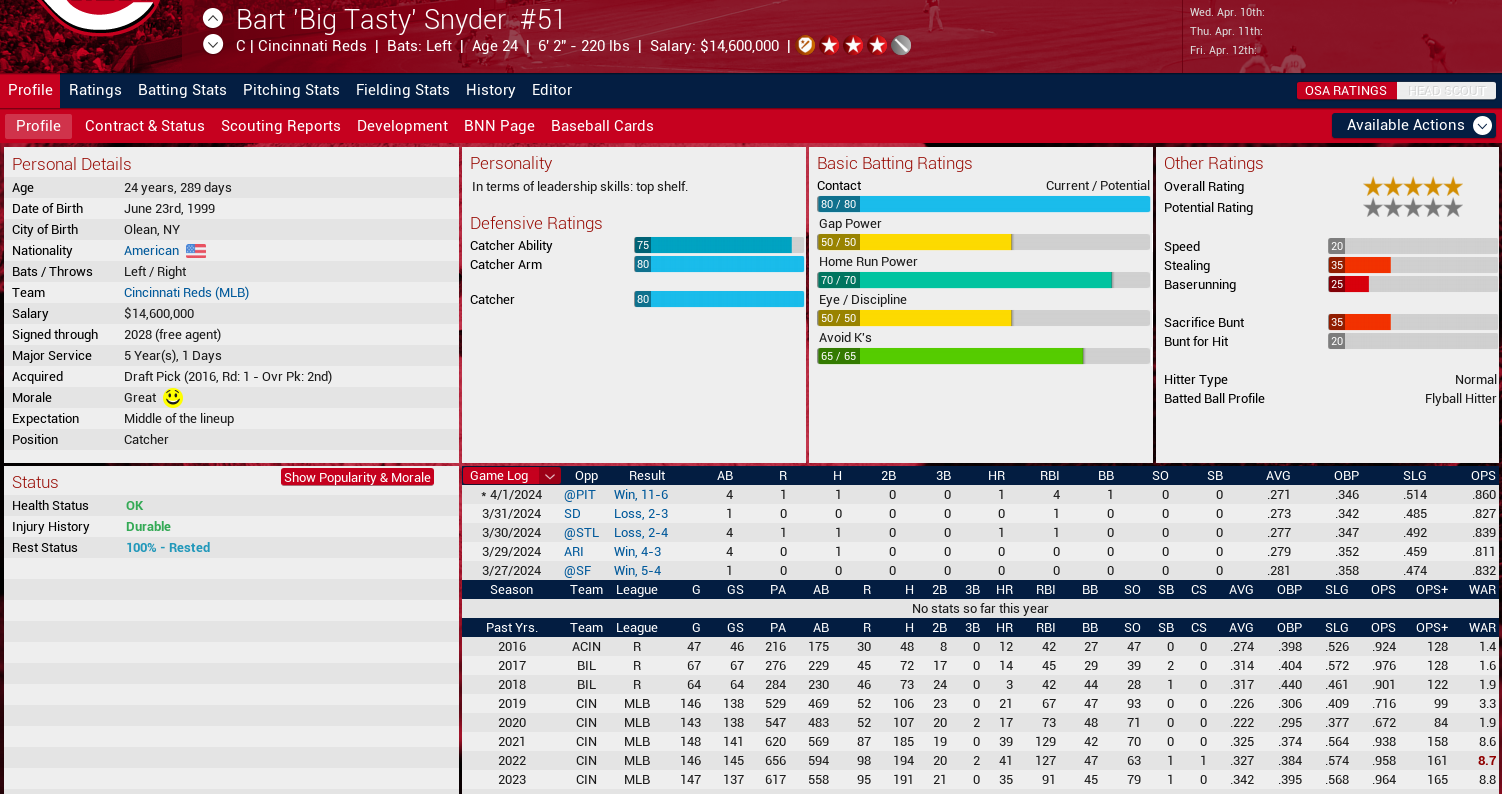Viewport: 1502px width, 794px height.
Task: Open the player Editor tab
Action: click(x=552, y=90)
